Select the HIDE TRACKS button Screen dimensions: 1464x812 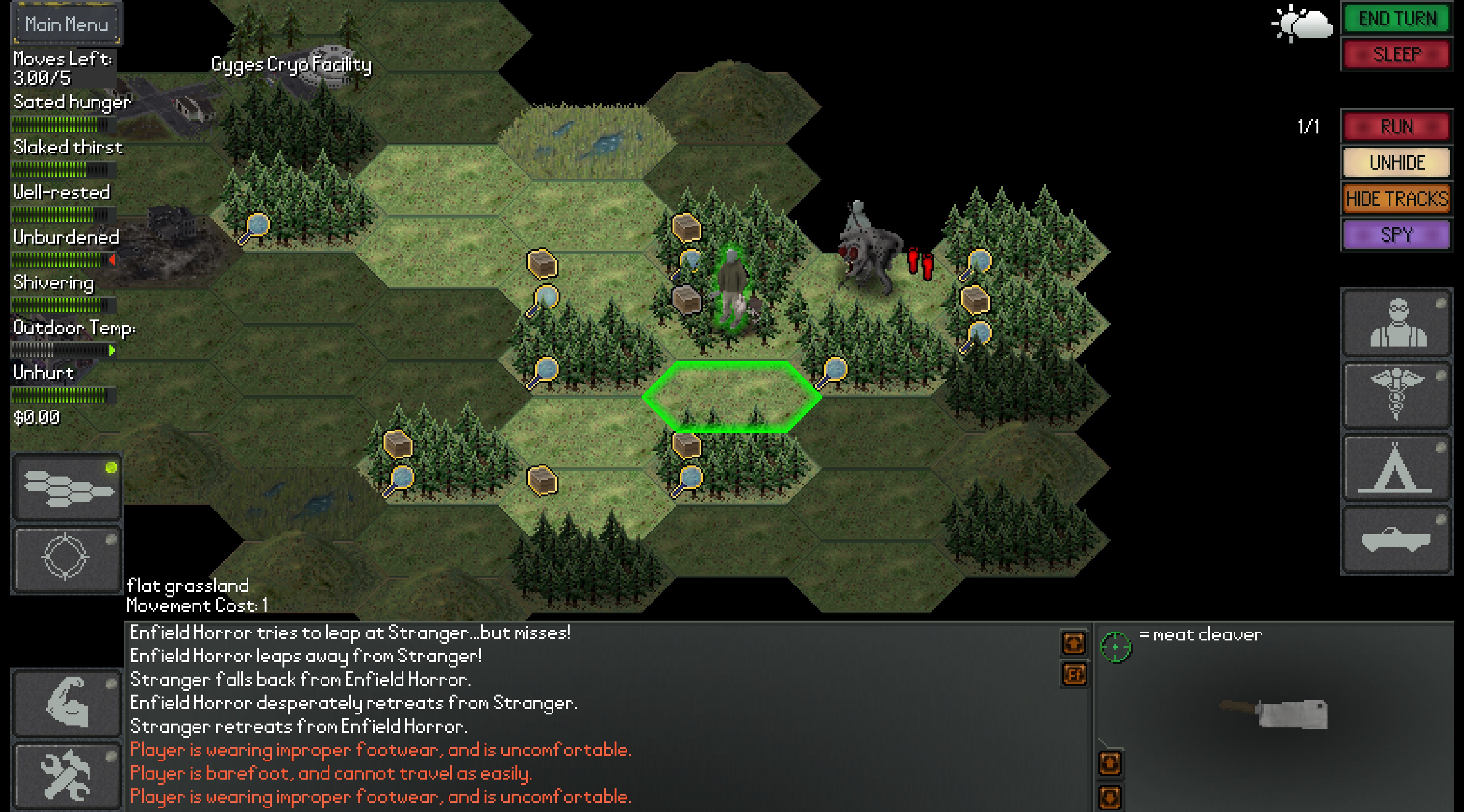1397,199
